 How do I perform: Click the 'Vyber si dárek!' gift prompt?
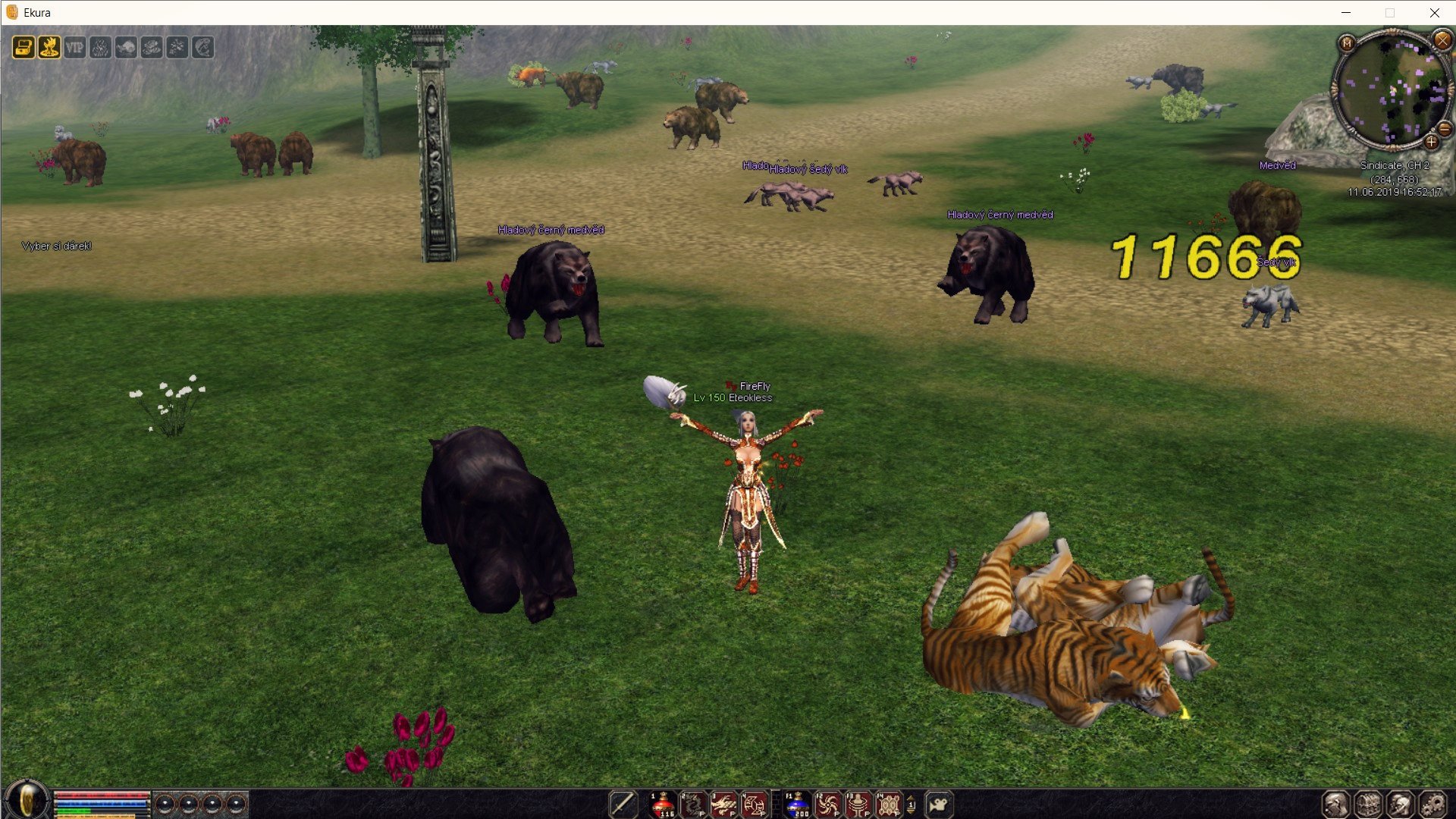57,246
